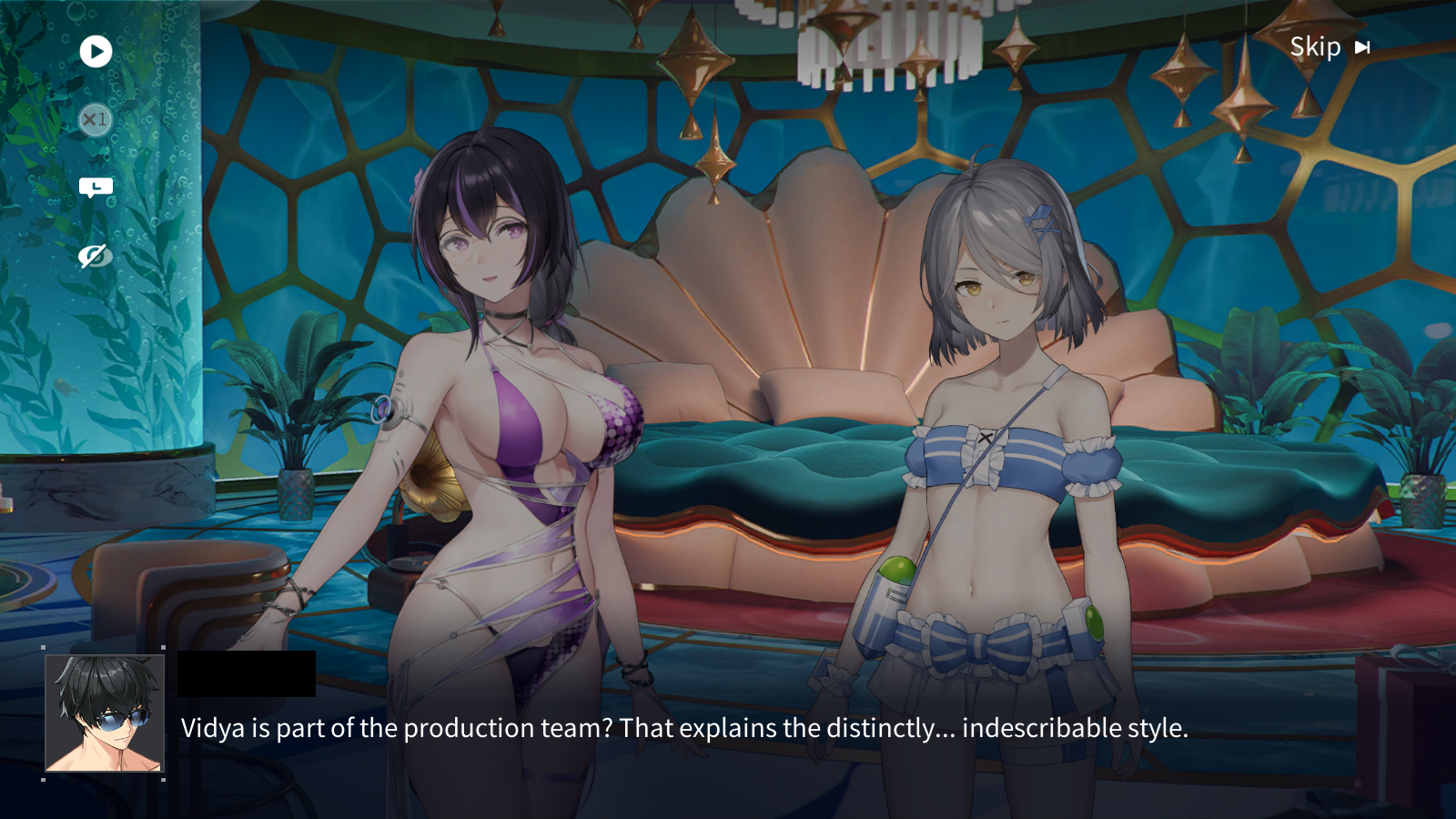Viewport: 1456px width, 819px height.
Task: Open the dialogue log history
Action: coord(96,187)
